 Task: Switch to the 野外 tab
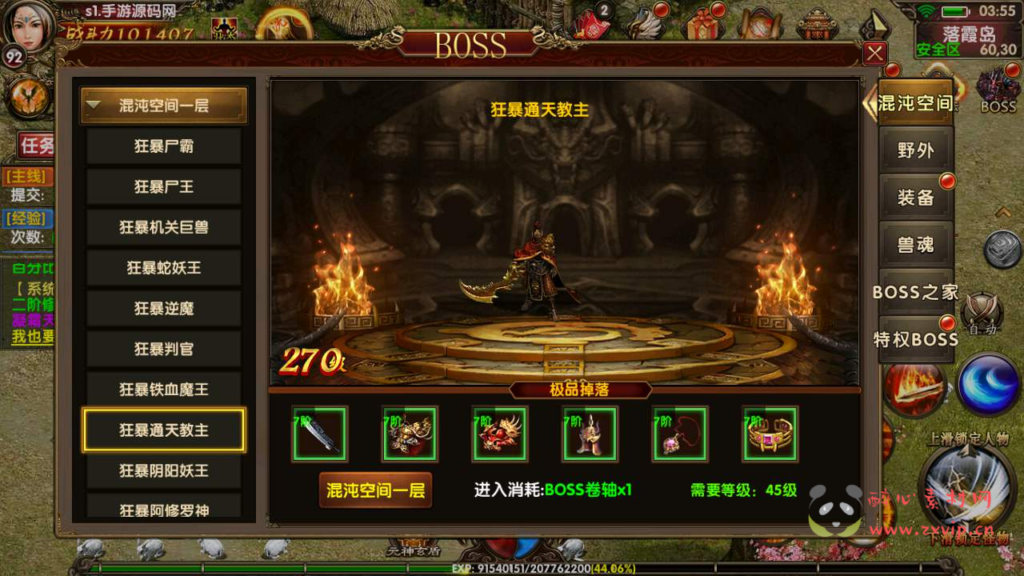pos(915,150)
